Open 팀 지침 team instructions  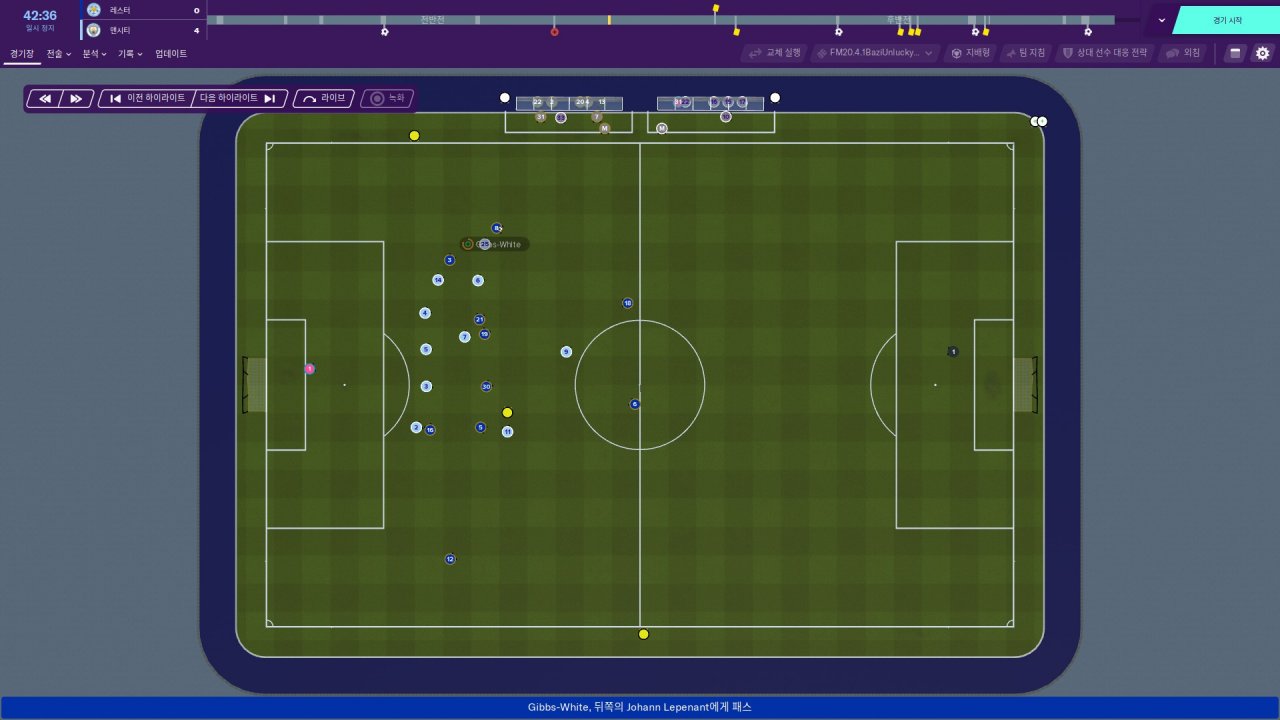click(1025, 53)
